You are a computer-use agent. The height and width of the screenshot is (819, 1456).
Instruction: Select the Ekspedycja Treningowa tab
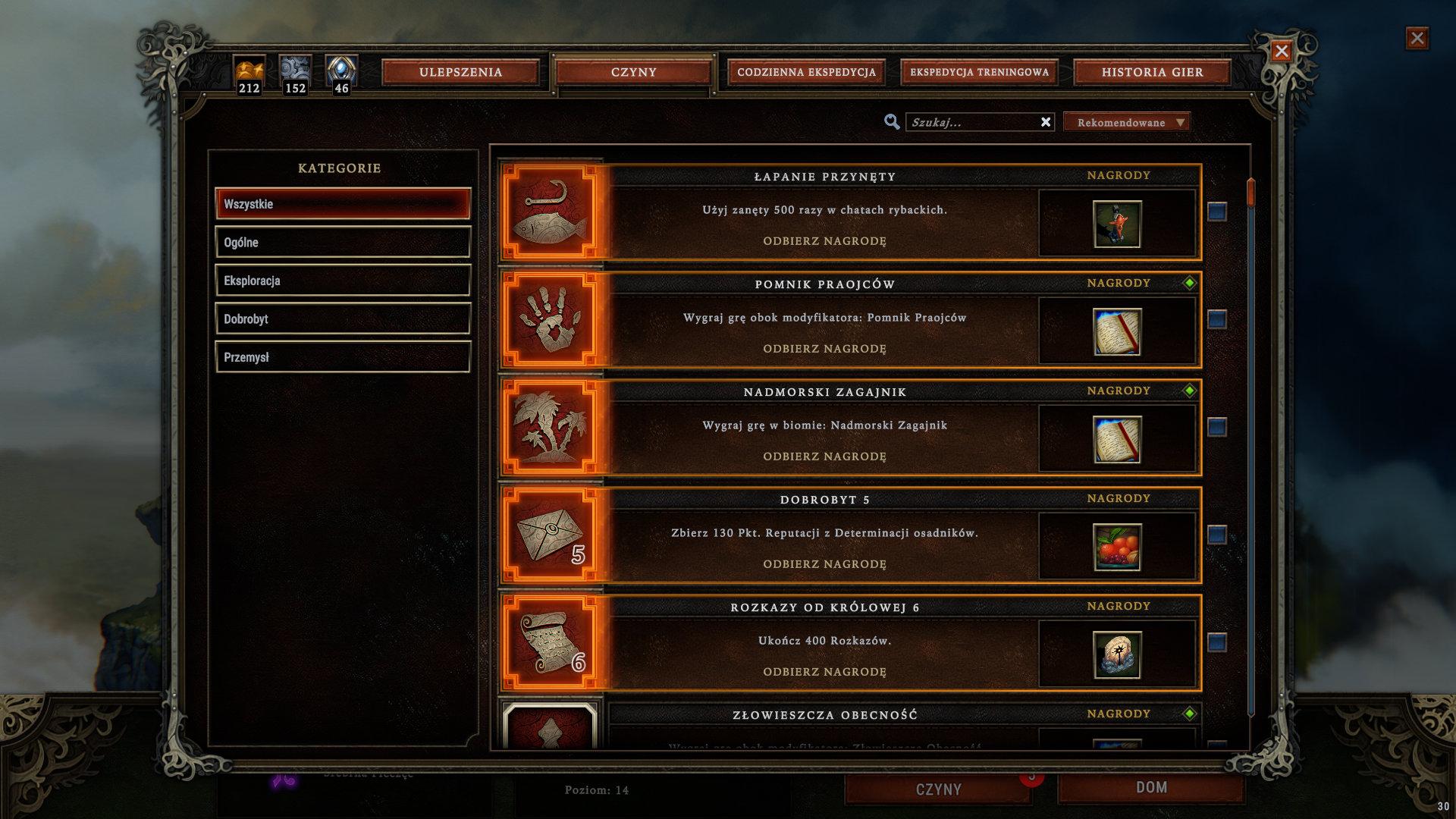point(979,72)
